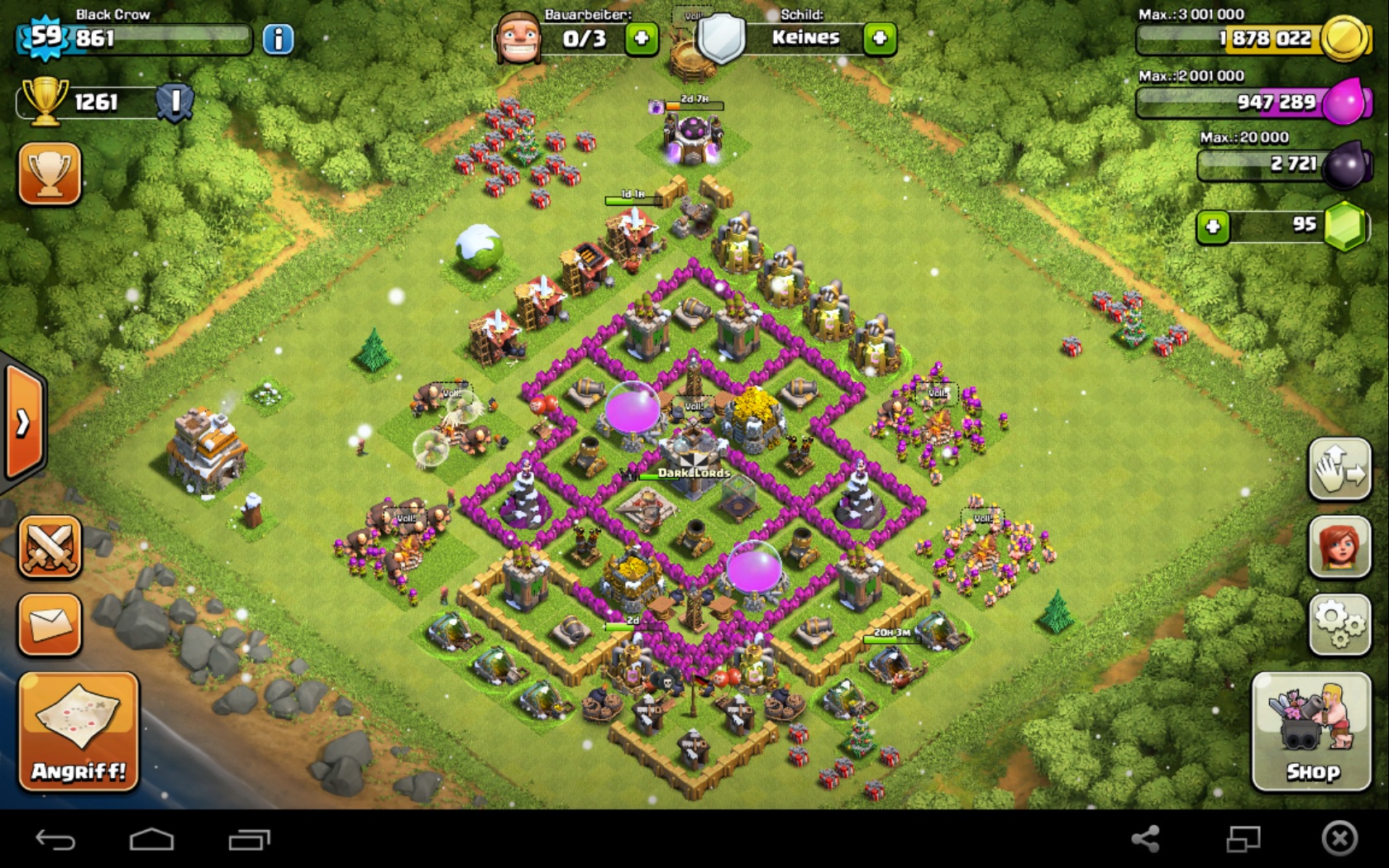Expand the orange side chat arrow
The image size is (1389, 868).
23,423
